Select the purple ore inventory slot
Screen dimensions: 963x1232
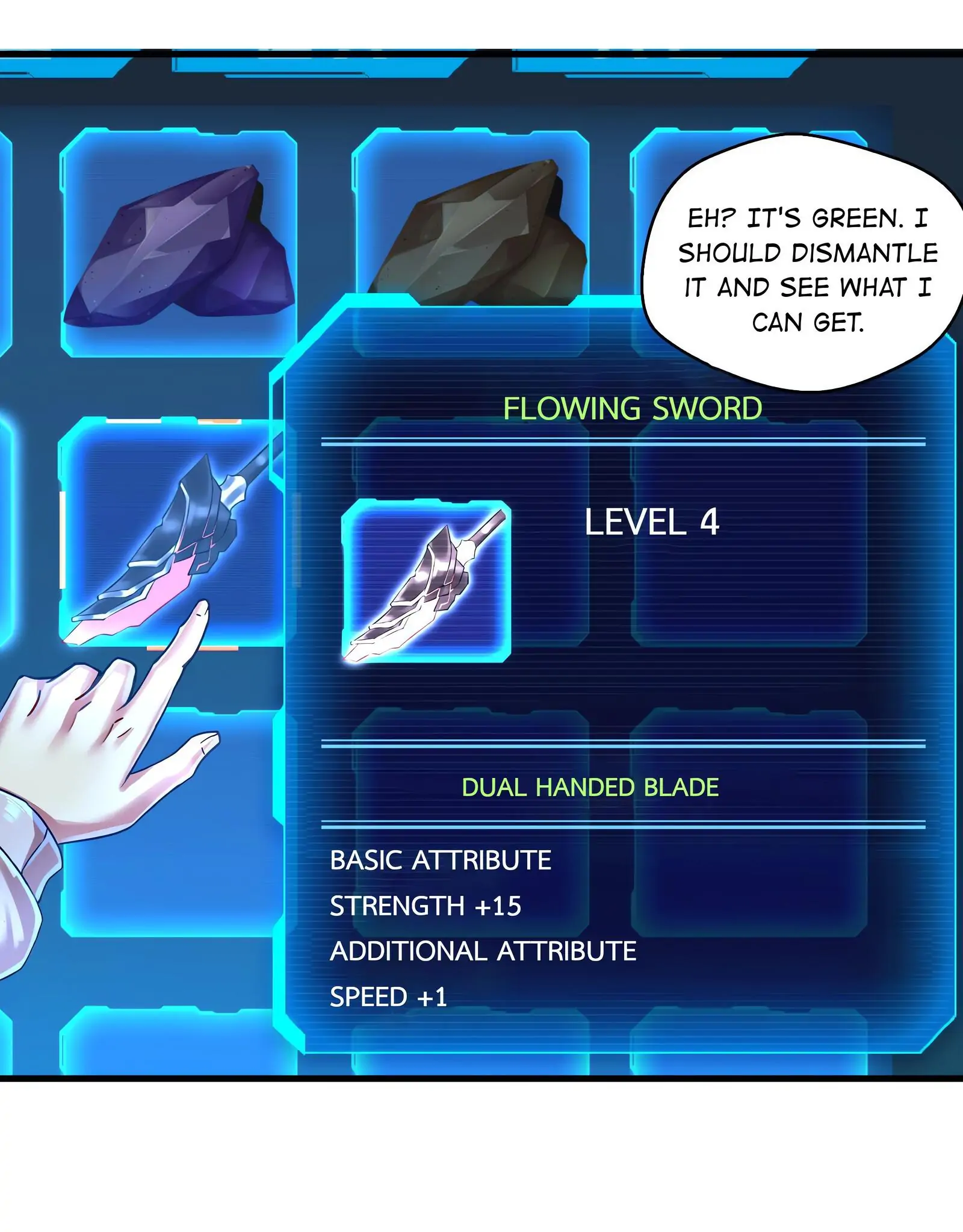pyautogui.click(x=179, y=242)
